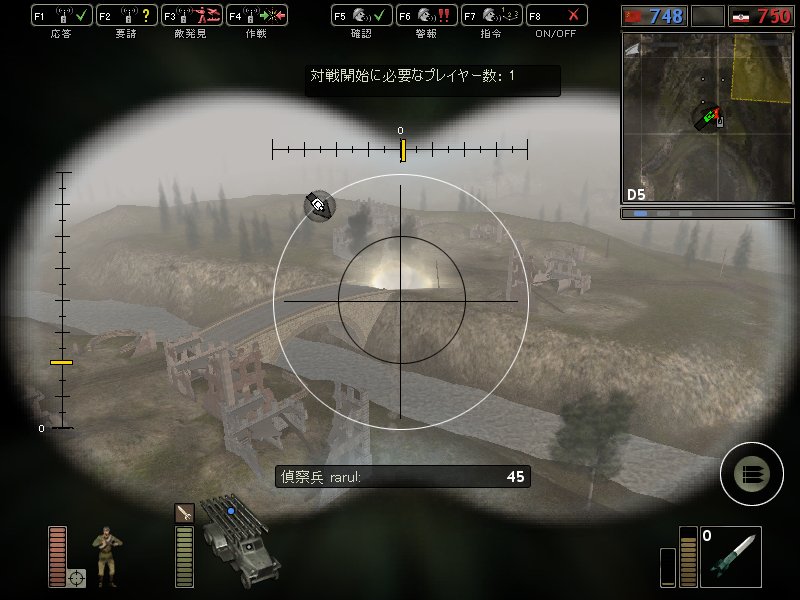Screen dimensions: 800x600
Task: Click the wrench repair icon
Action: (x=184, y=512)
